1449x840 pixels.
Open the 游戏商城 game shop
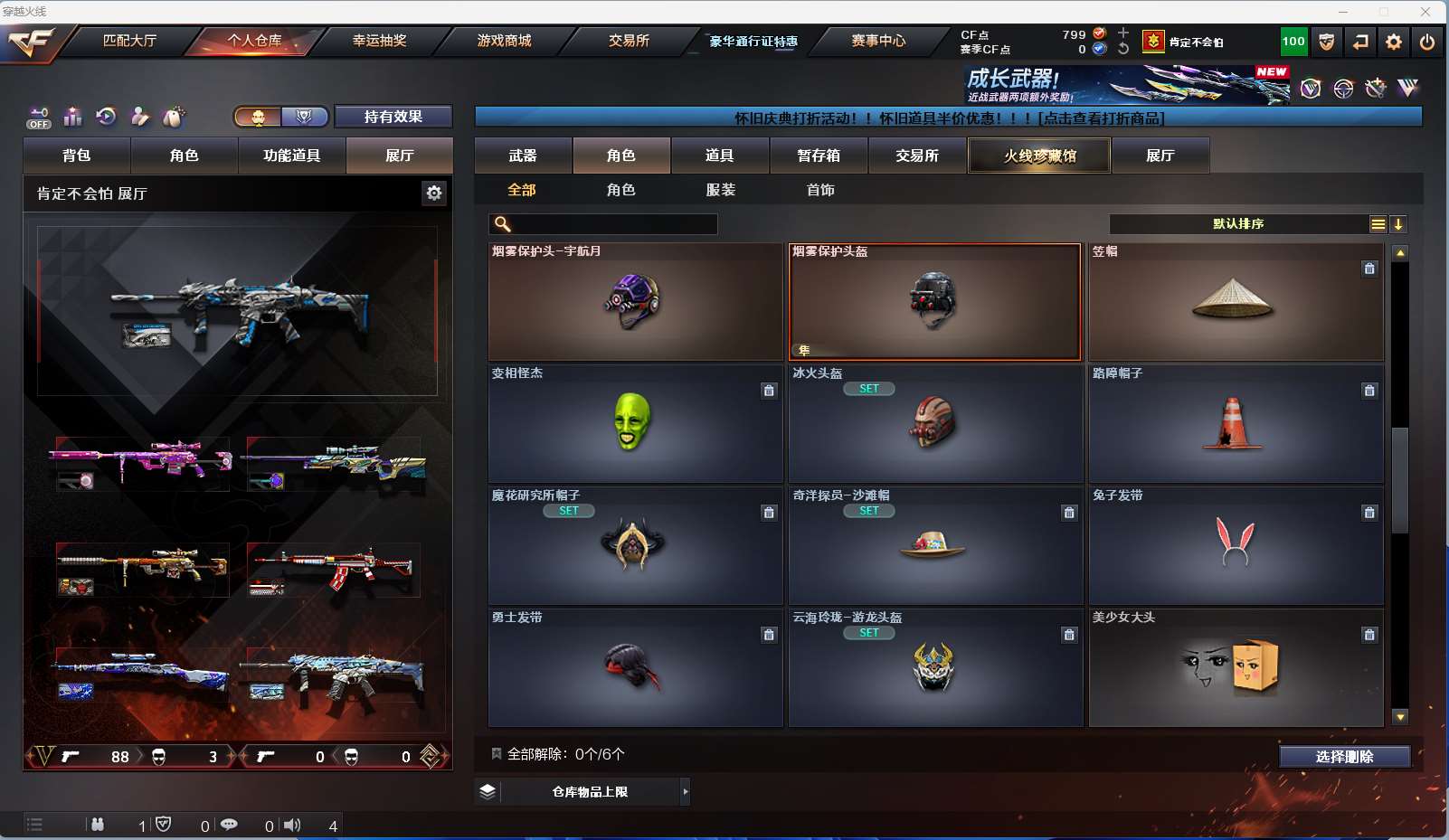coord(504,41)
